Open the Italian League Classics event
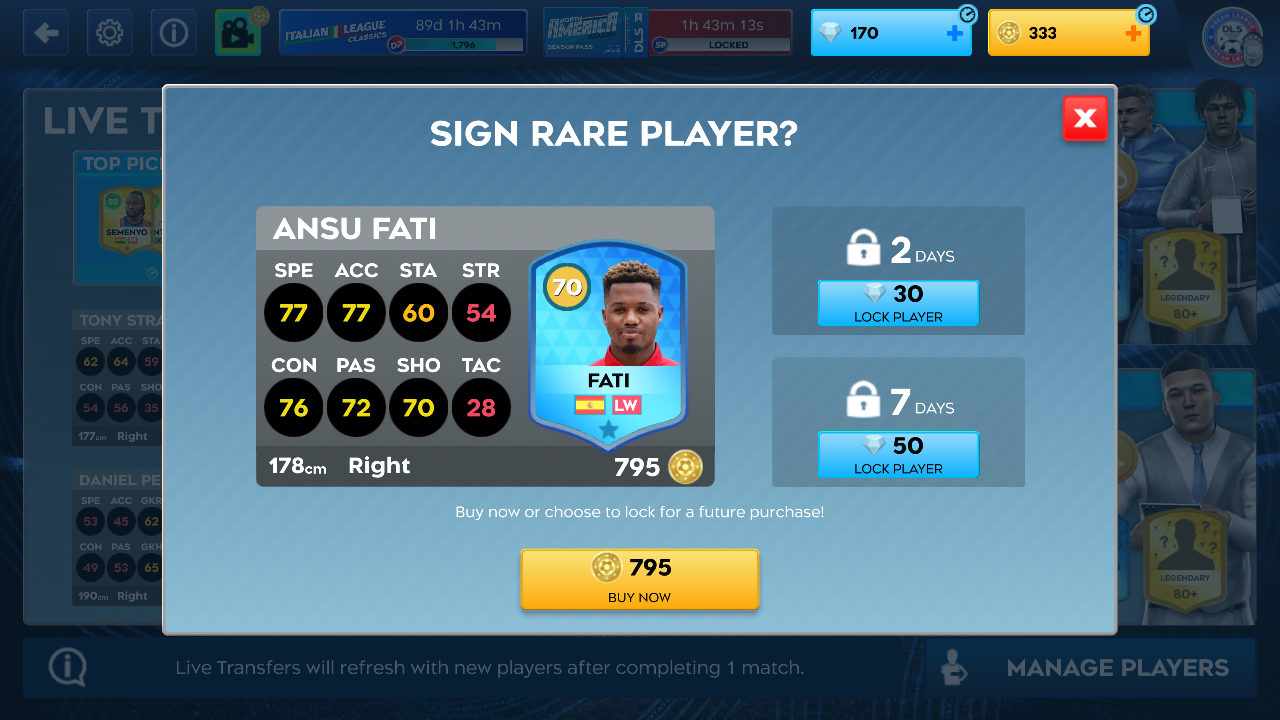The height and width of the screenshot is (720, 1280). (x=403, y=33)
